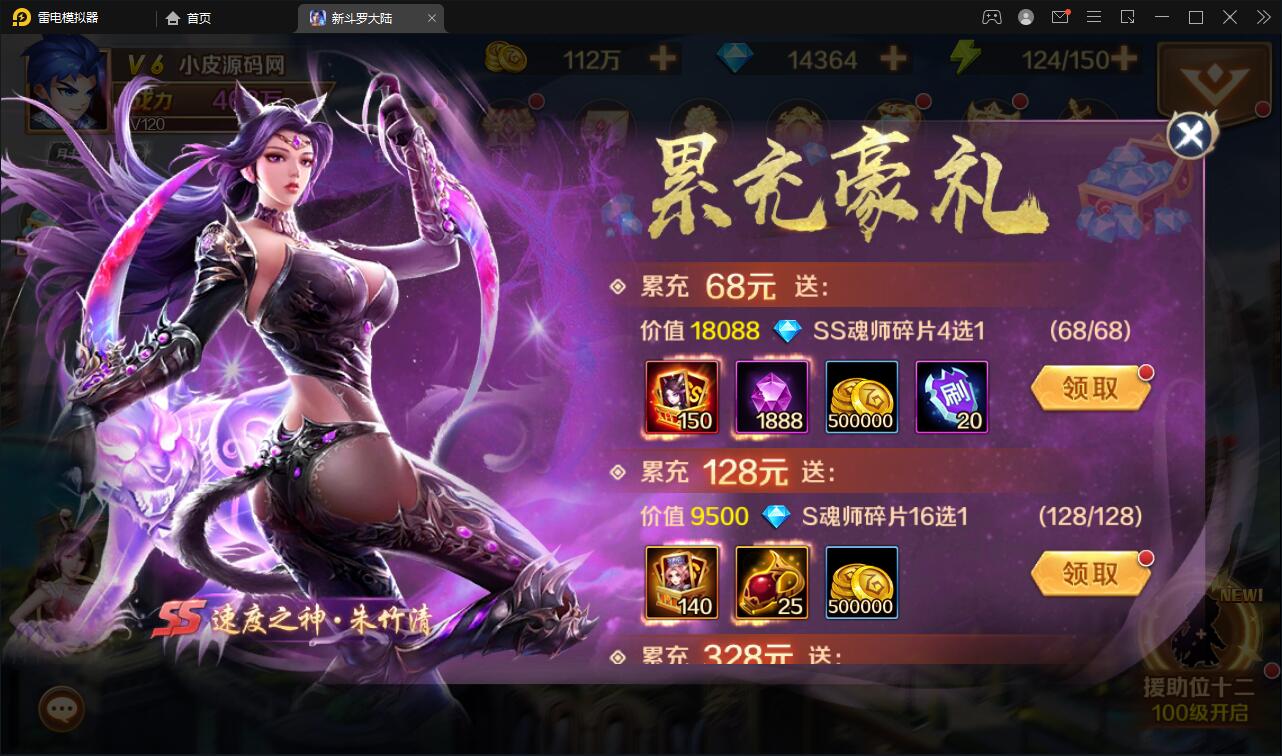Expand the hidden toolbar via the double chevron
1282x756 pixels.
pyautogui.click(x=1262, y=17)
